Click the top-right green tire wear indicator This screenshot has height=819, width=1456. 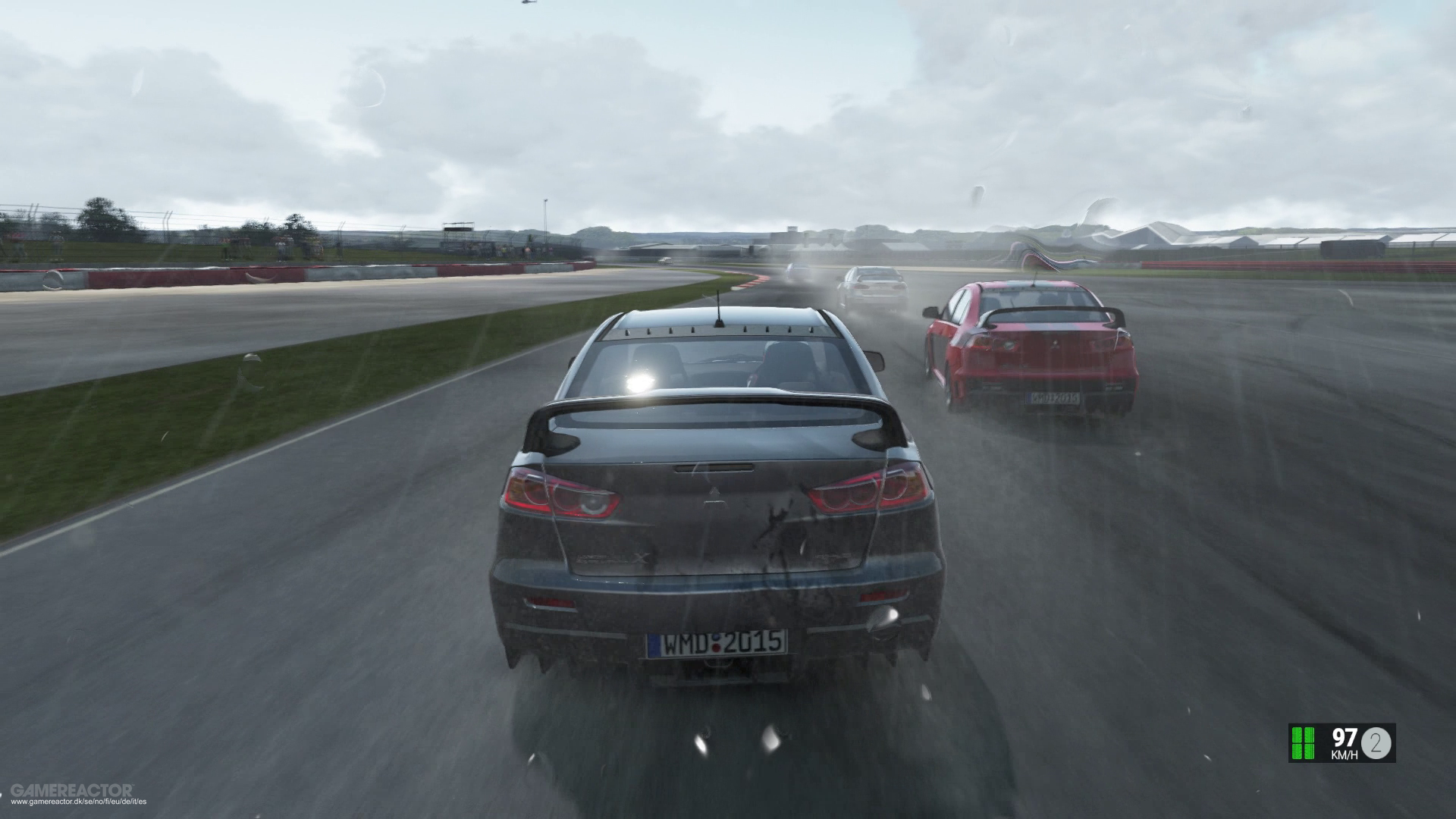coord(1309,736)
